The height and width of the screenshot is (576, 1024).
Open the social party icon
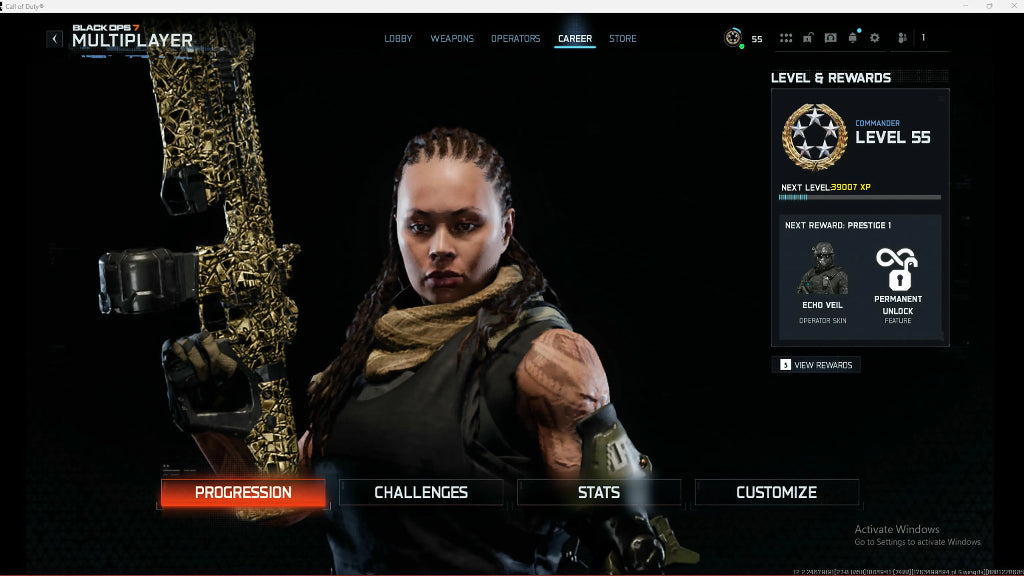(x=902, y=38)
